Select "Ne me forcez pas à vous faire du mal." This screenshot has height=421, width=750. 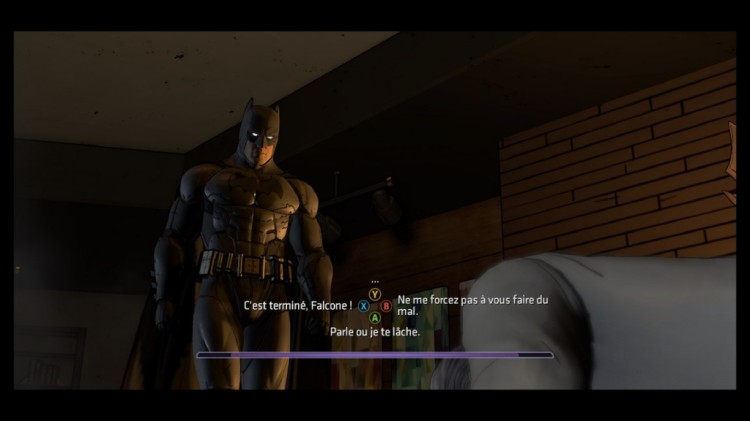[473, 305]
